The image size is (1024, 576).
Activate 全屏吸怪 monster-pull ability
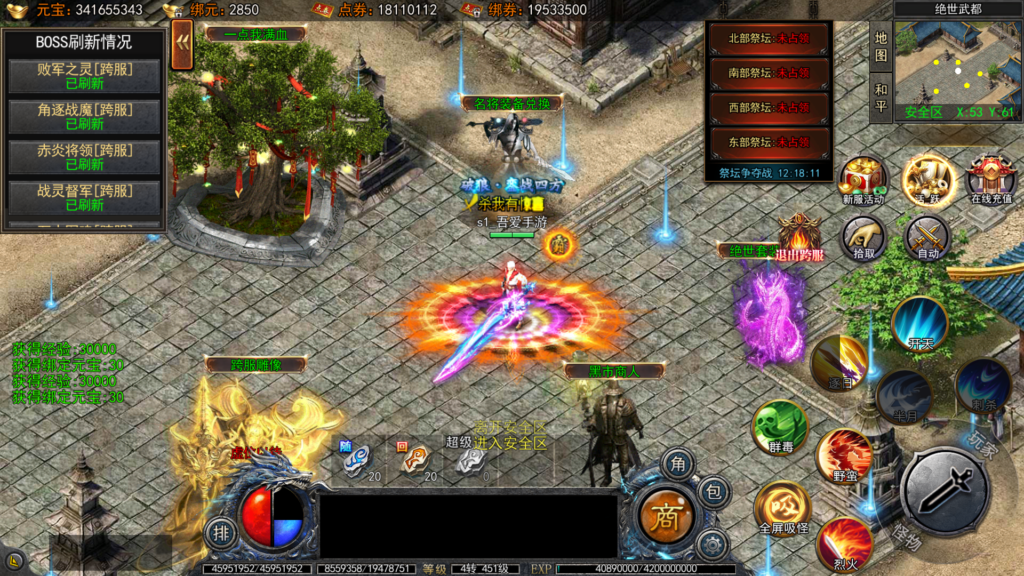(783, 507)
